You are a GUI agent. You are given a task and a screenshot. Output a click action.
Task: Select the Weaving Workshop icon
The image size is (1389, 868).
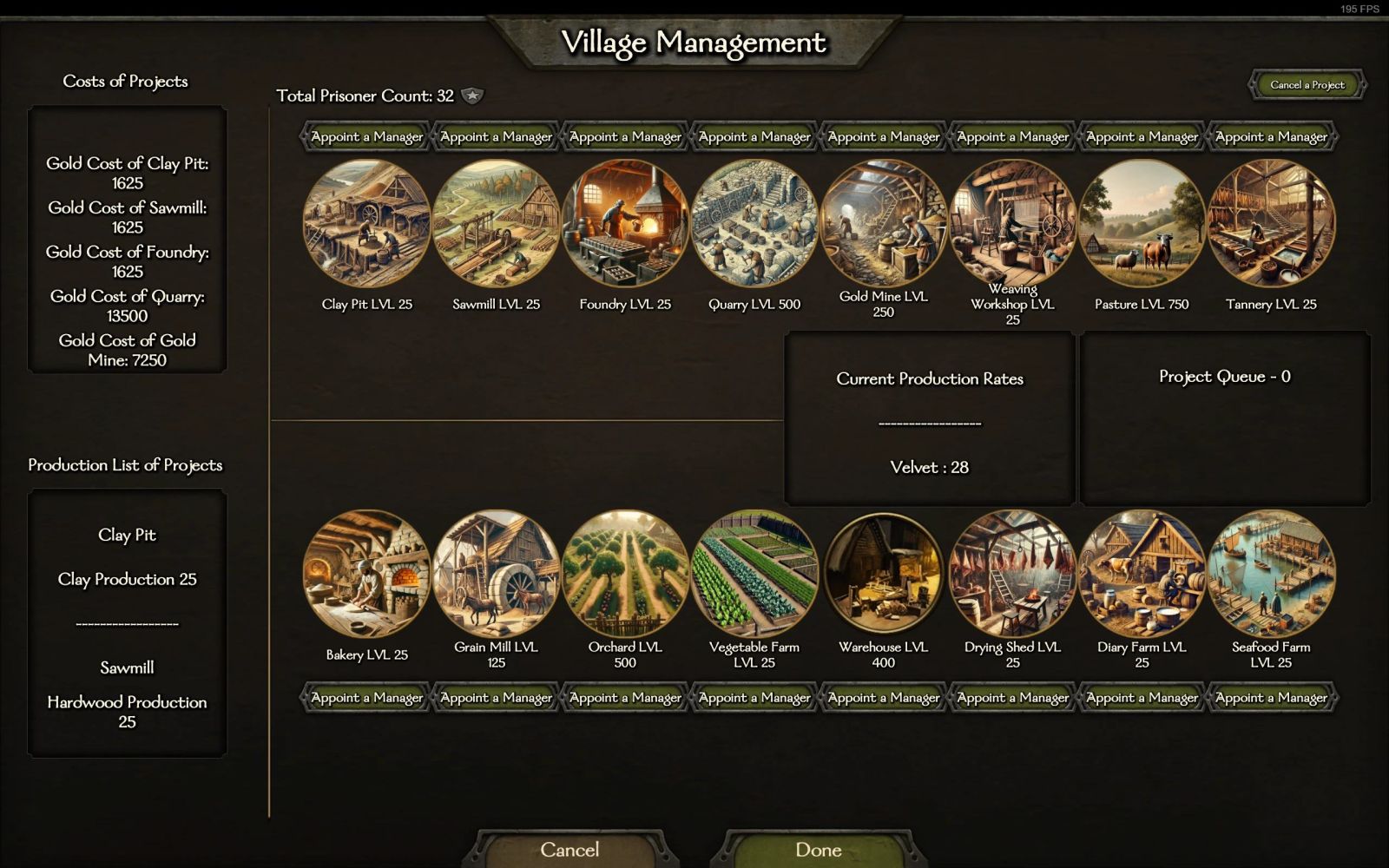click(1012, 223)
